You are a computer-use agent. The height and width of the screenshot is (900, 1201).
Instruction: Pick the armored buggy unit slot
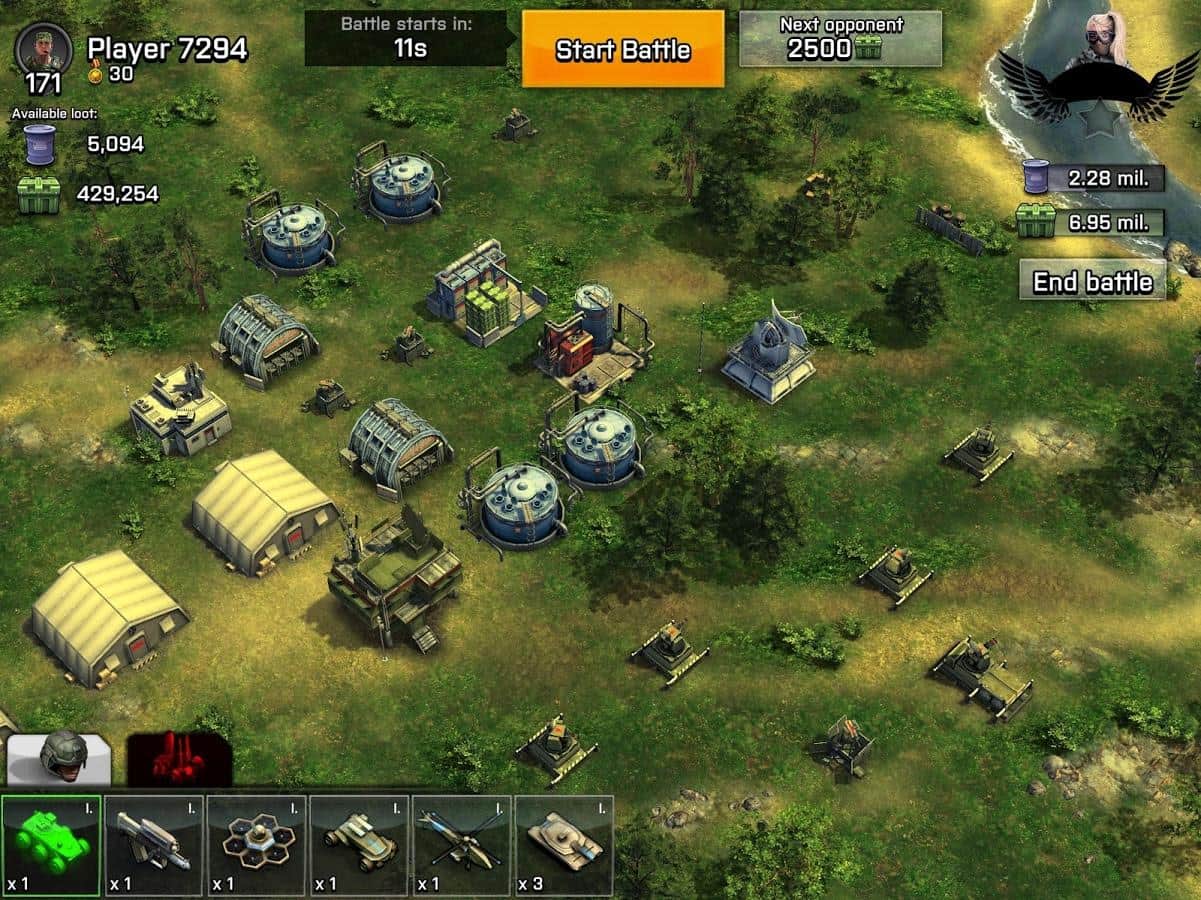click(x=360, y=845)
